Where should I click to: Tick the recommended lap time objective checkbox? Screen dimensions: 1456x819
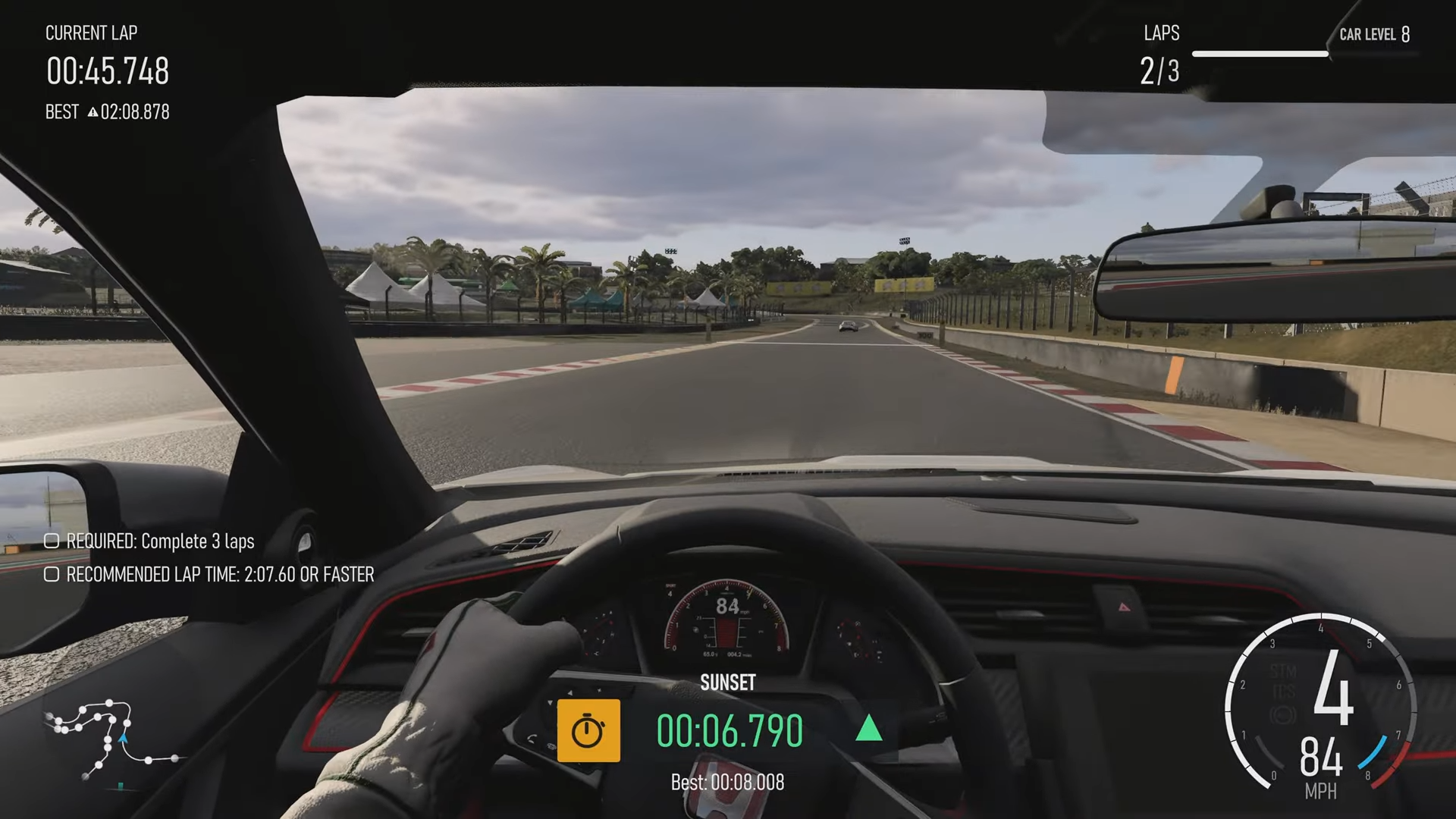[52, 574]
